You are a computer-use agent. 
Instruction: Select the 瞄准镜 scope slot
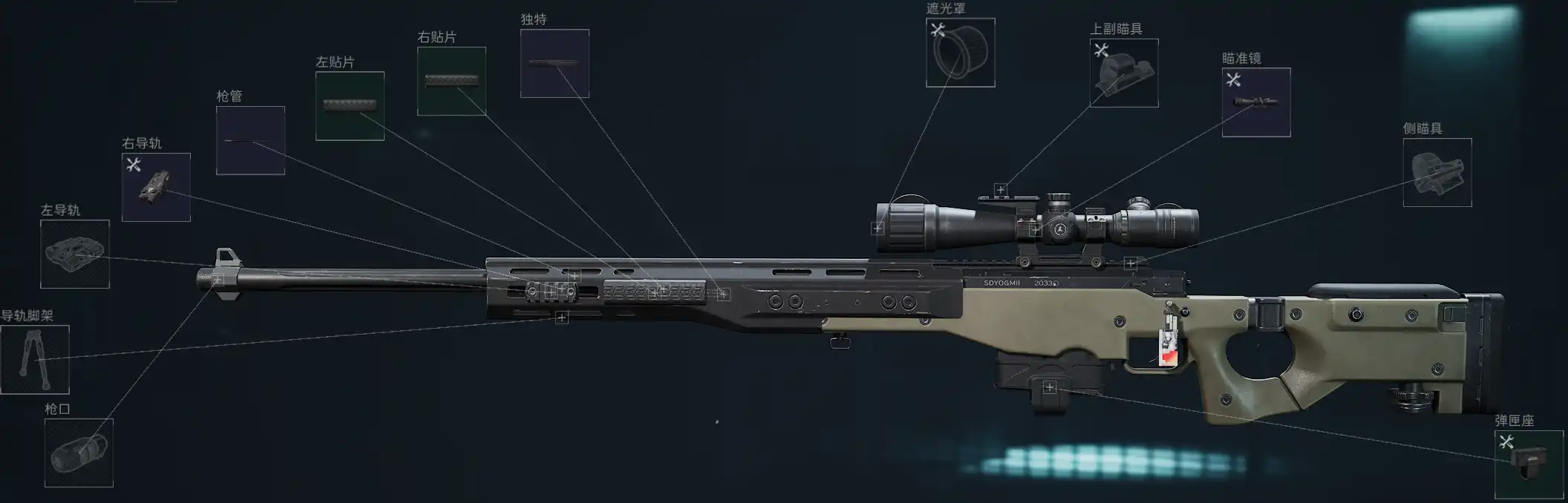coord(1256,102)
